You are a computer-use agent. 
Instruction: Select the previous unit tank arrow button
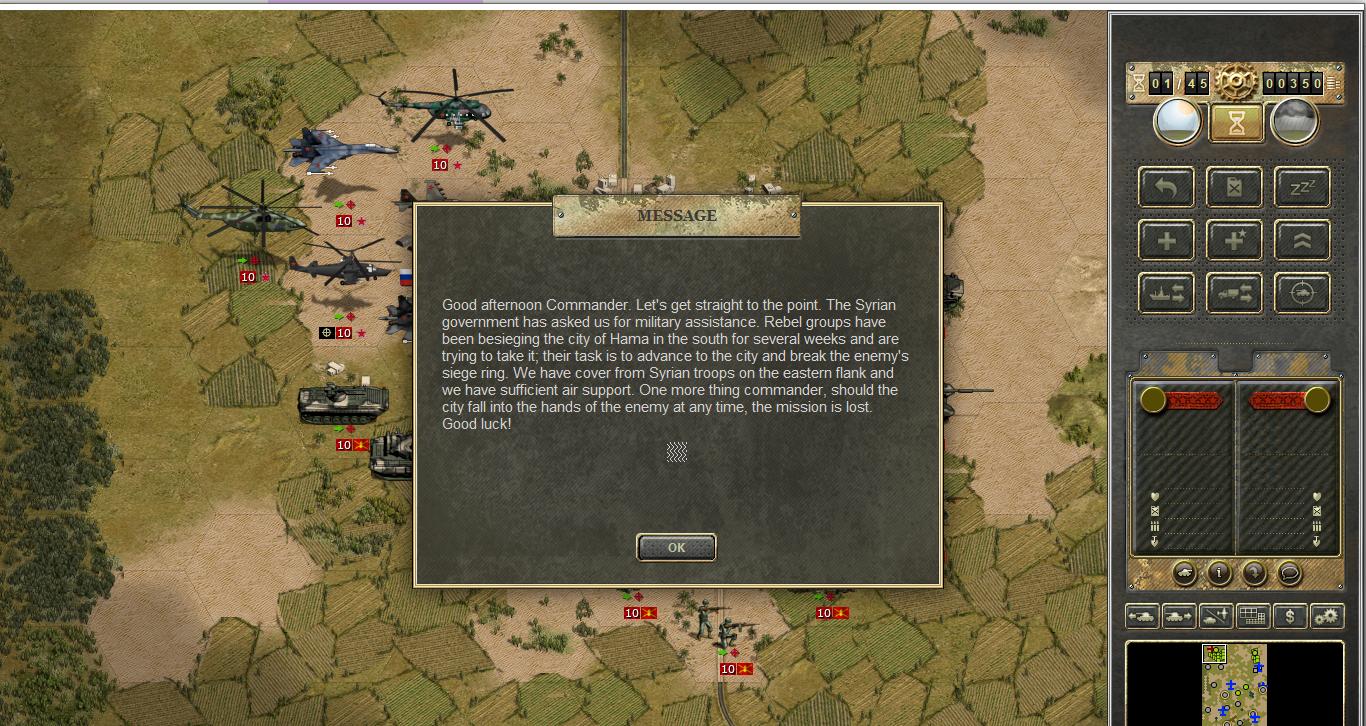click(1142, 616)
